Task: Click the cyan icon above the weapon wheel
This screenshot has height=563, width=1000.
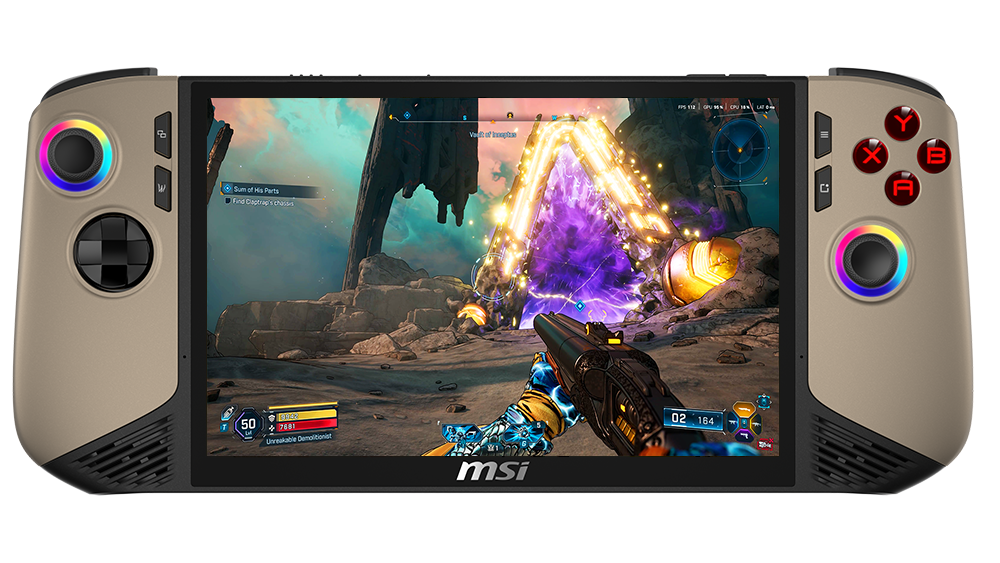Action: click(763, 401)
